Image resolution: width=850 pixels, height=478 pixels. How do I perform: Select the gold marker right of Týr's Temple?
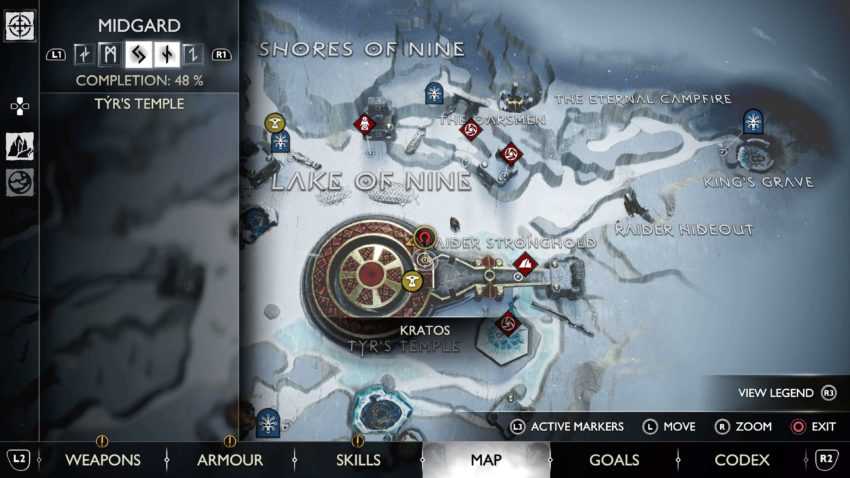[x=410, y=282]
